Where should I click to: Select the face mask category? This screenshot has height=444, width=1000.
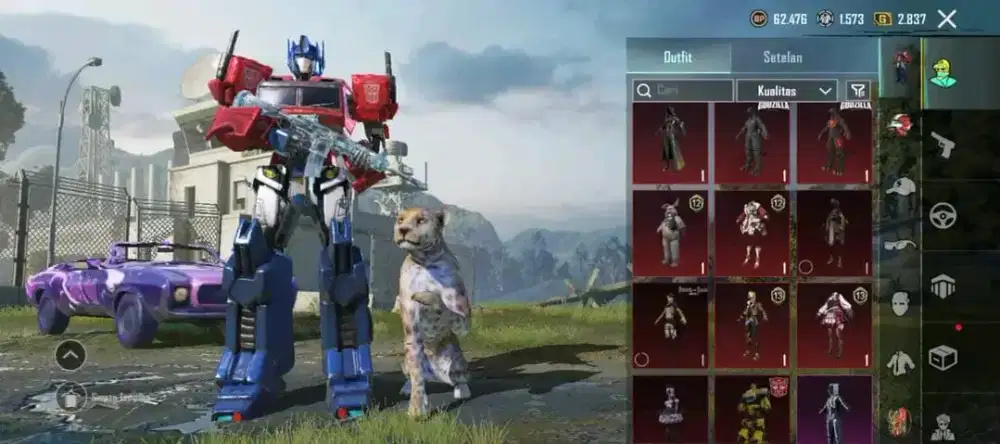pyautogui.click(x=901, y=302)
